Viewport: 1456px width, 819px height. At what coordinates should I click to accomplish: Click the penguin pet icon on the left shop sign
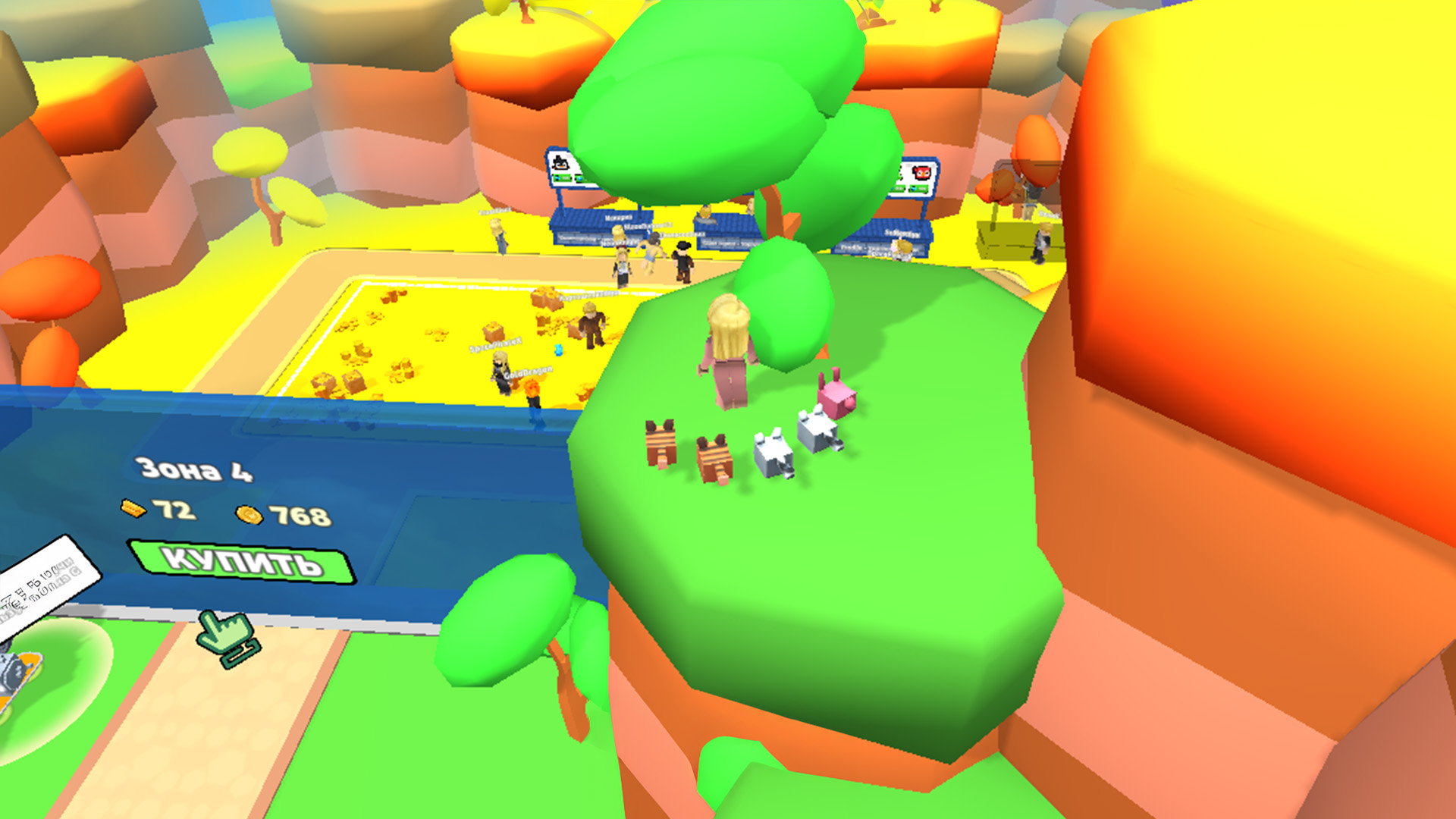[x=561, y=162]
